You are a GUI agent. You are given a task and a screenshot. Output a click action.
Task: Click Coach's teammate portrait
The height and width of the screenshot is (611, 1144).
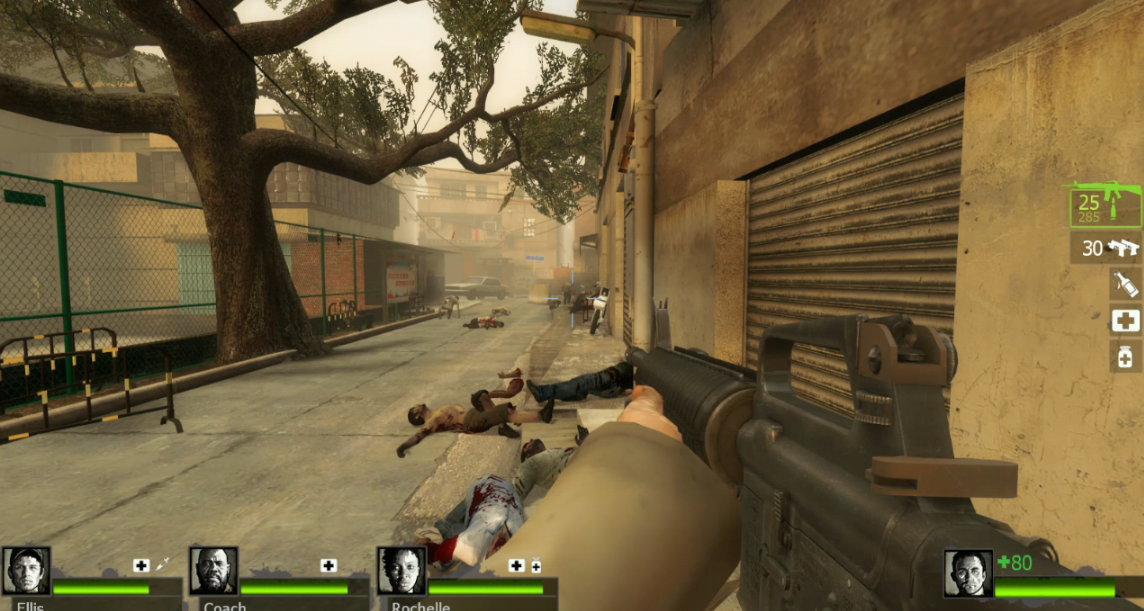(x=214, y=571)
